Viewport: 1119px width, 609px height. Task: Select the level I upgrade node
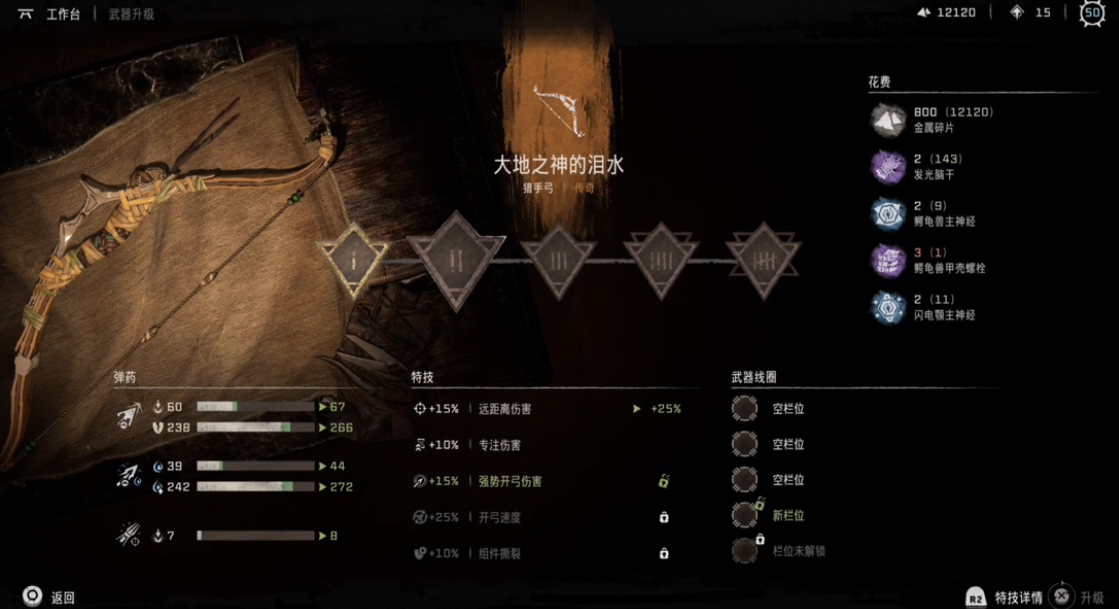(x=353, y=260)
